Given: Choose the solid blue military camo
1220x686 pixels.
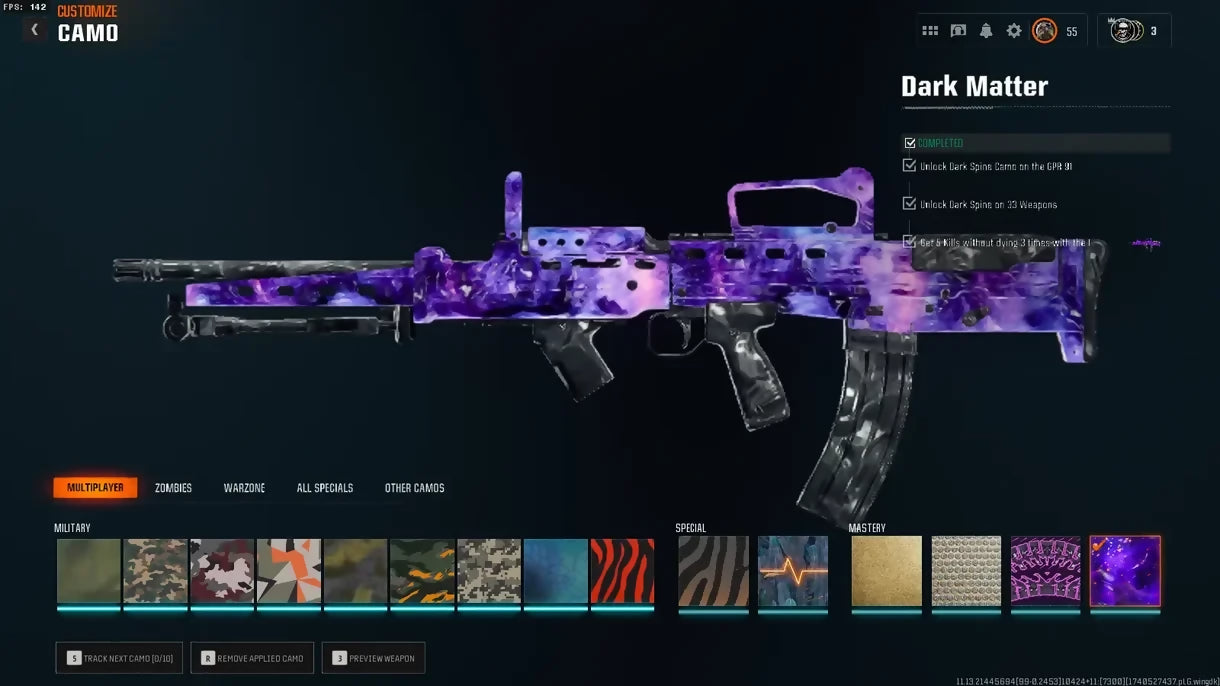Looking at the screenshot, I should click(x=556, y=571).
